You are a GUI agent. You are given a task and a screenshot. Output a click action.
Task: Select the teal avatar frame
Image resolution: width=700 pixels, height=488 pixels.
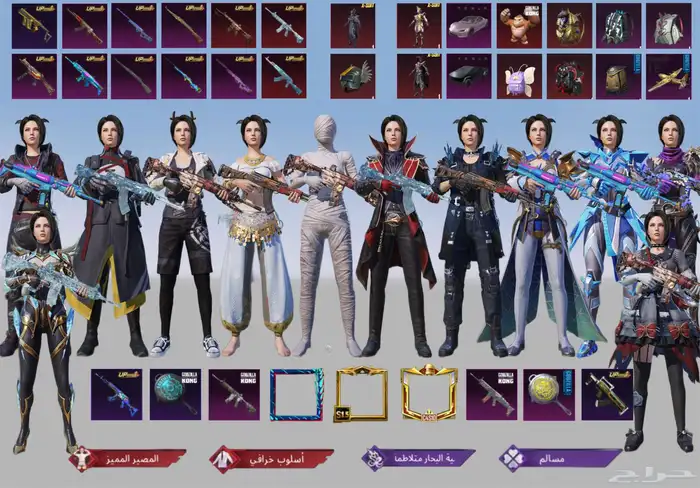click(297, 394)
